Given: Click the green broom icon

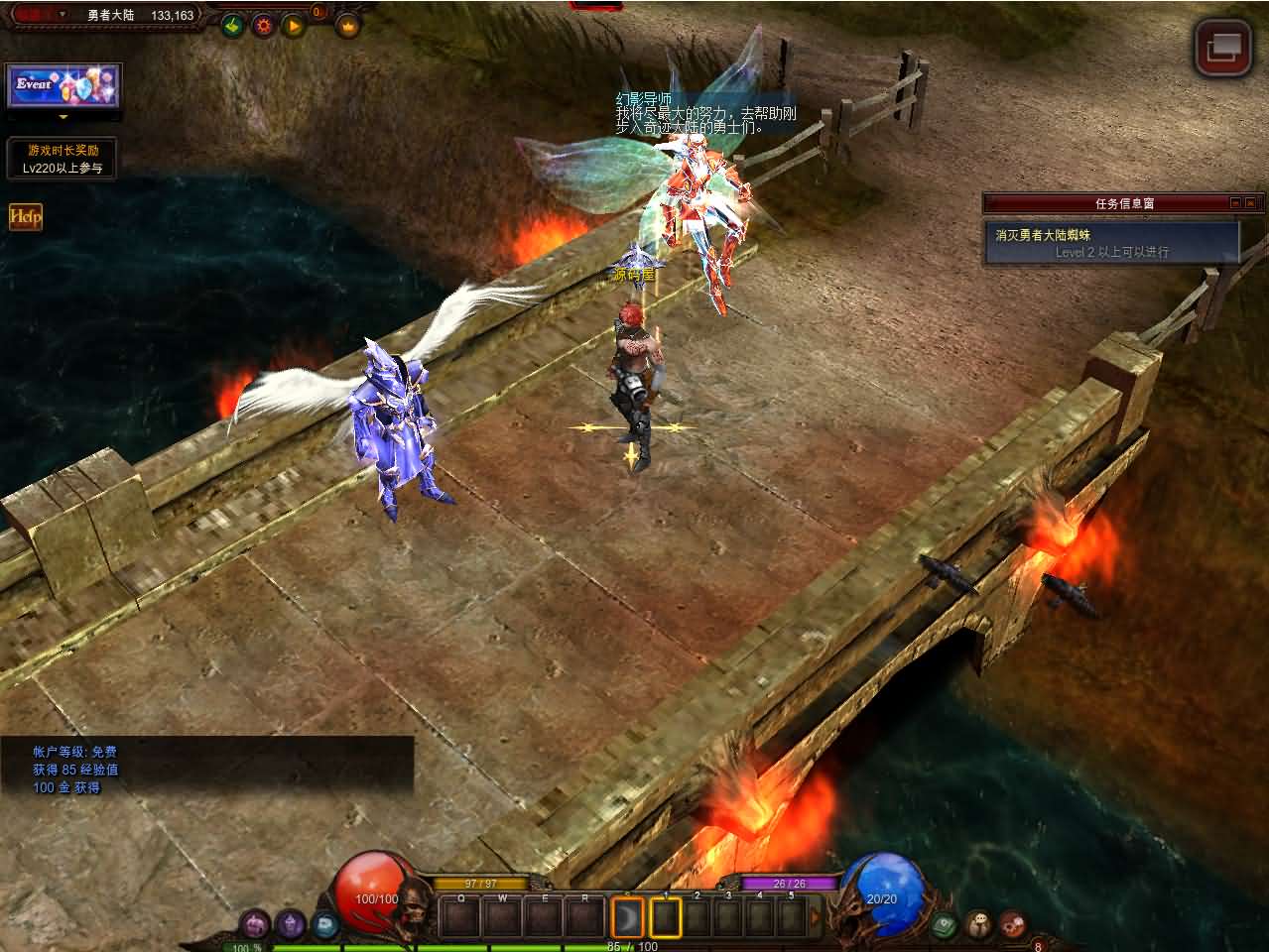Looking at the screenshot, I should pos(232,26).
